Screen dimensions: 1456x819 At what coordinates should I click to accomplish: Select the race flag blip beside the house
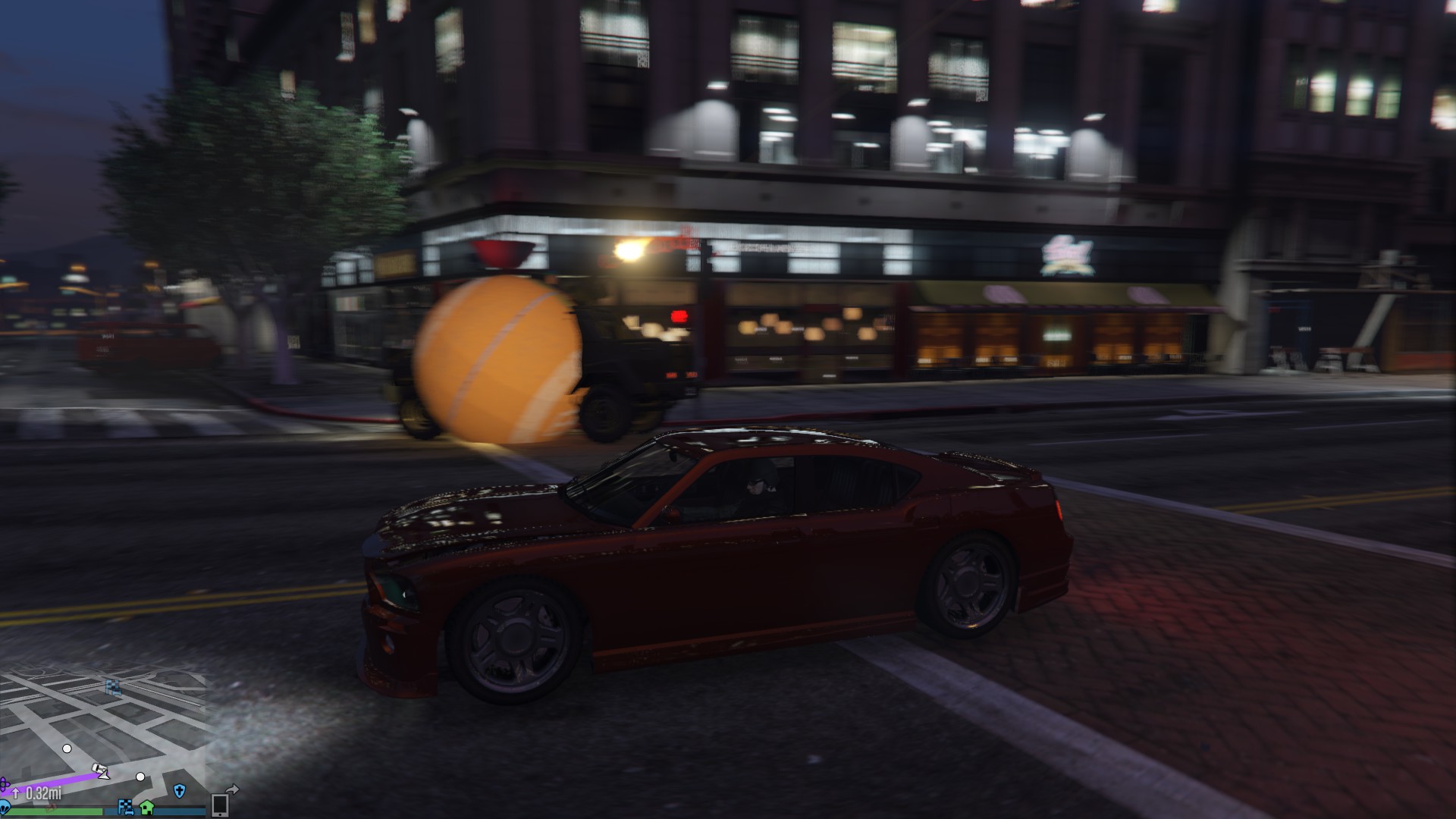tap(125, 805)
